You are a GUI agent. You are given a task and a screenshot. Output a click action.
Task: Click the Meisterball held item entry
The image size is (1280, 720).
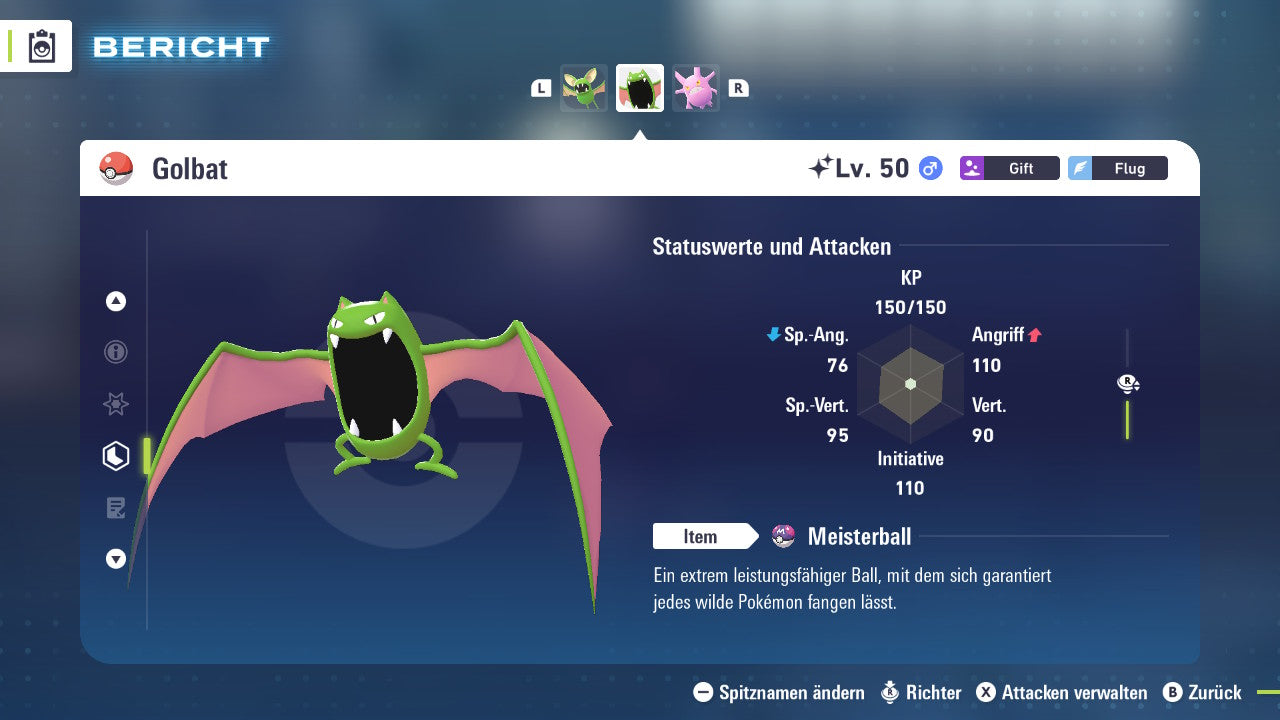858,537
